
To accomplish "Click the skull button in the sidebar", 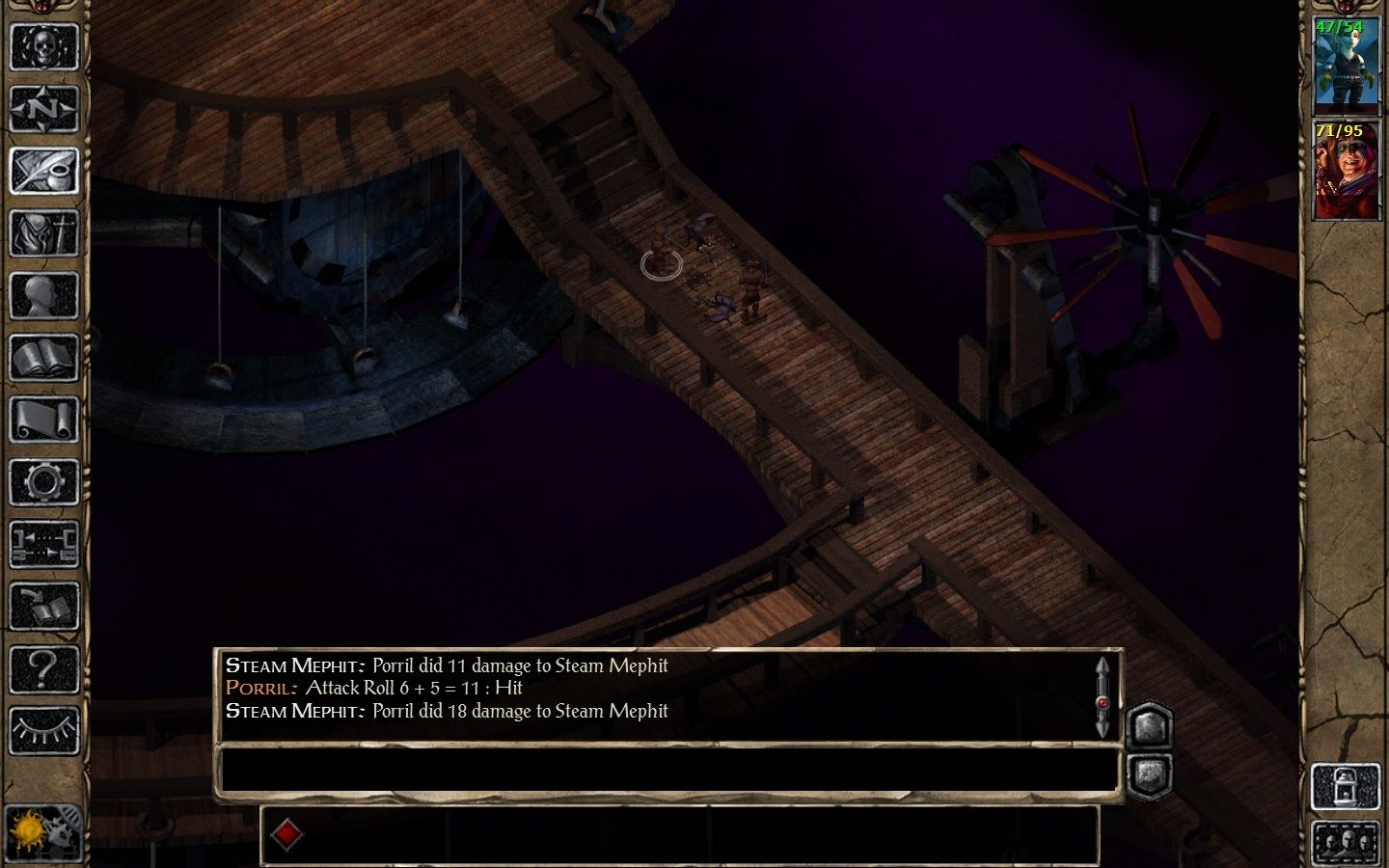I will 43,46.
